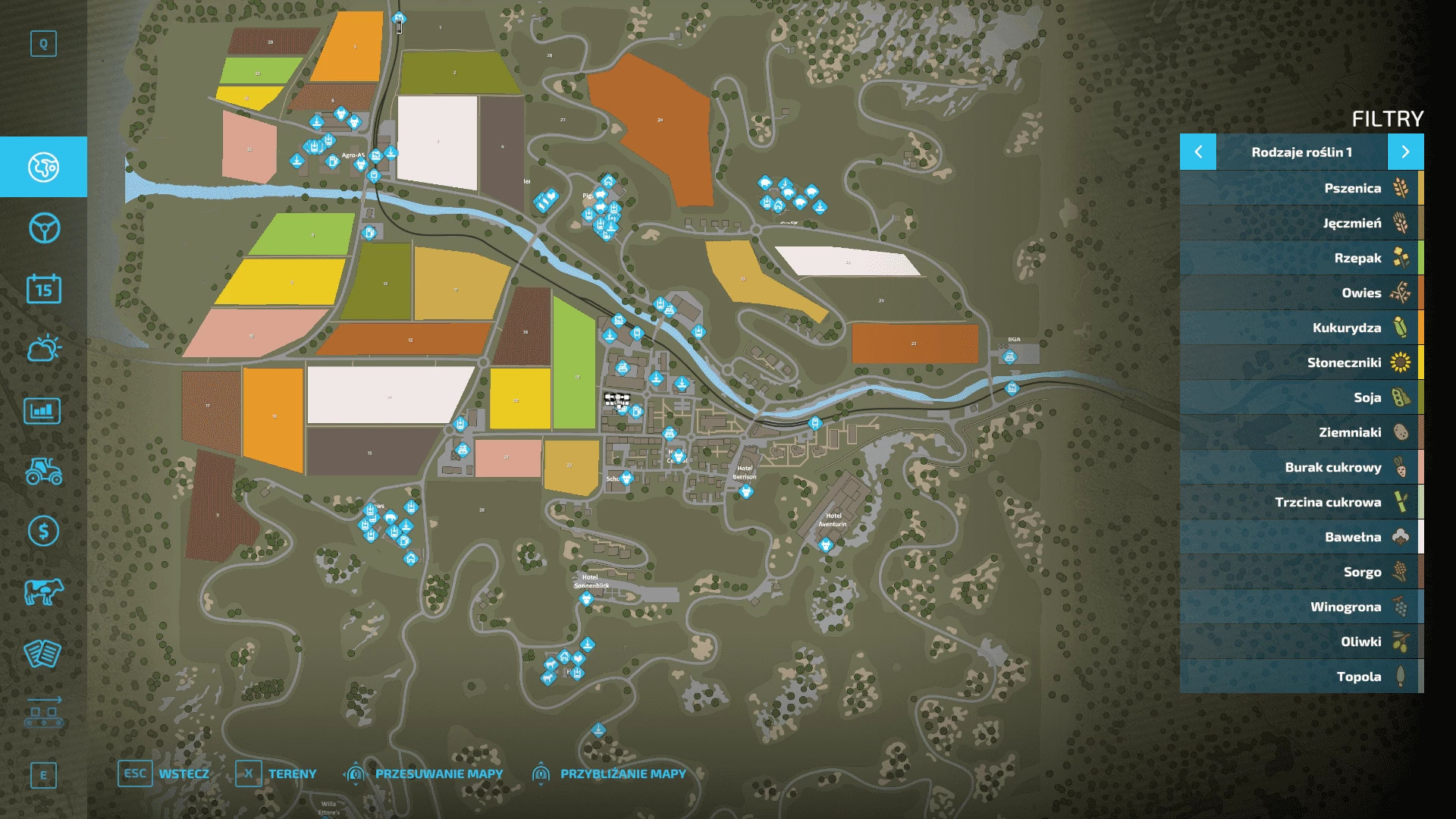The height and width of the screenshot is (819, 1456).
Task: Click the WSTECZ back button
Action: (164, 773)
